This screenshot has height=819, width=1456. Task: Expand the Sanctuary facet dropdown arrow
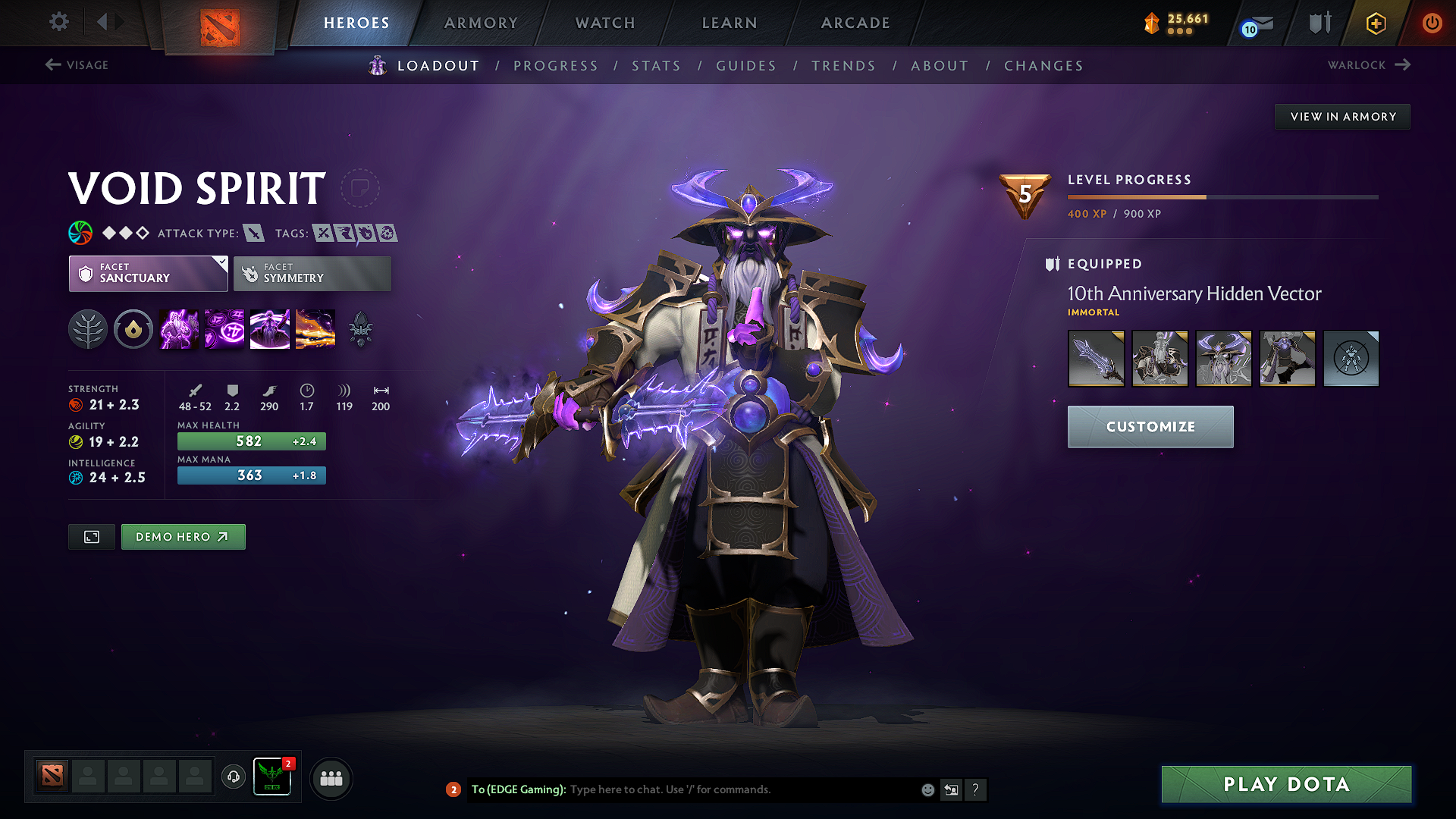coord(221,263)
